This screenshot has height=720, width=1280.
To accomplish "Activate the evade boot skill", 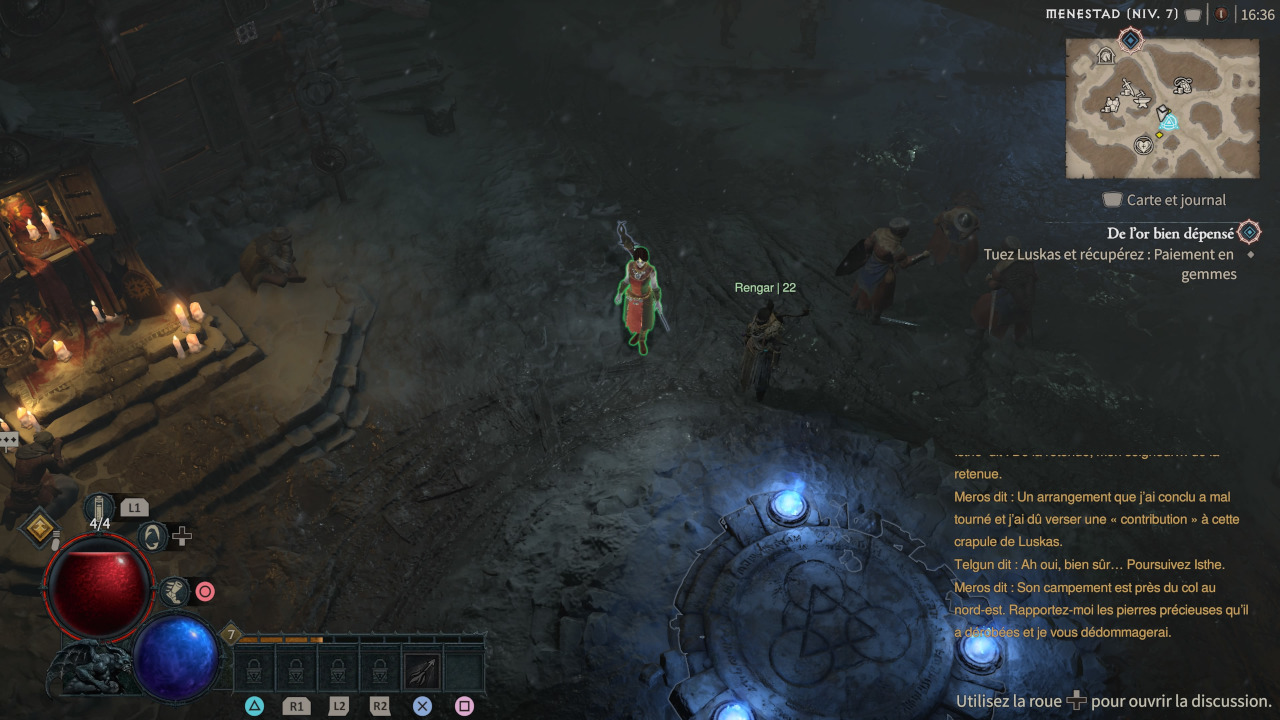I will [175, 592].
